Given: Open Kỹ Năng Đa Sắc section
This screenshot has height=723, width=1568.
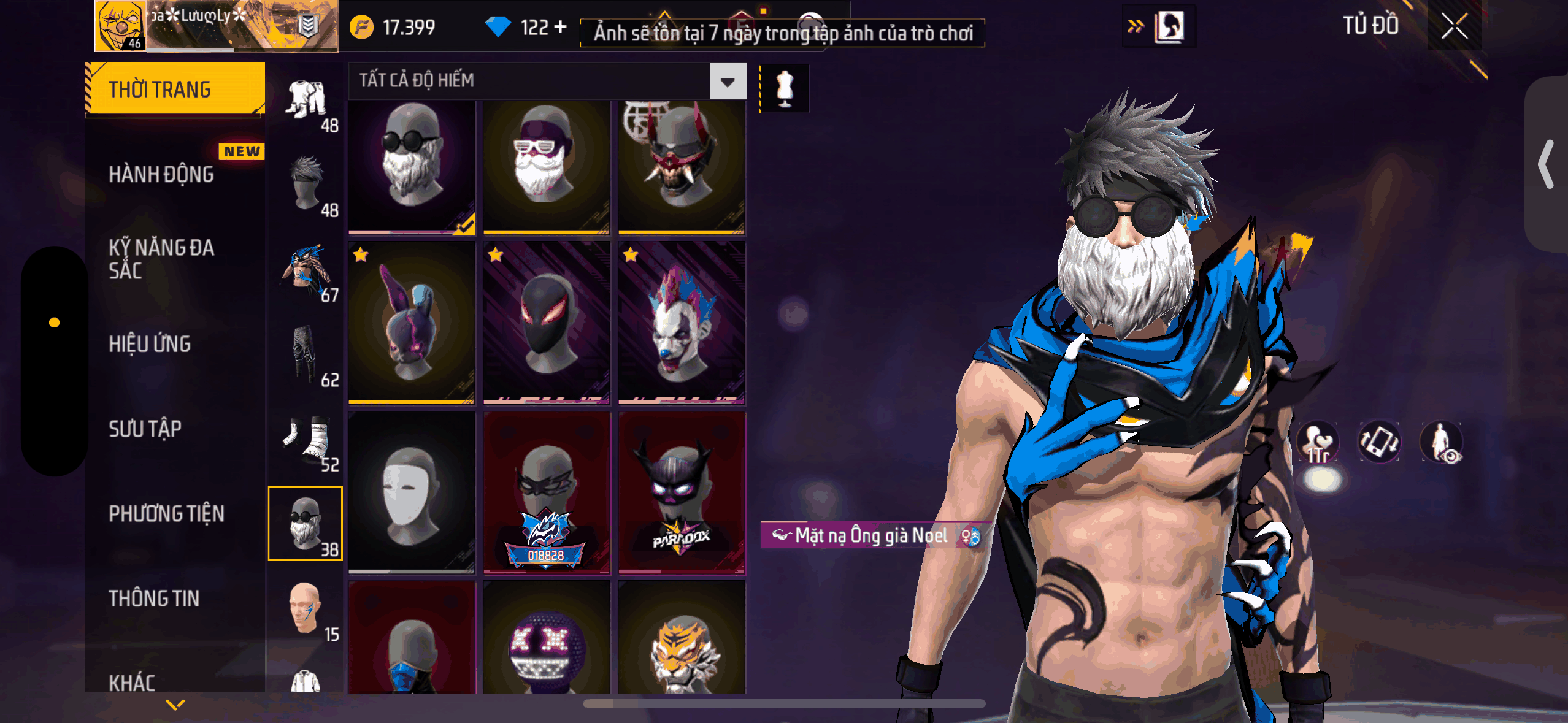Looking at the screenshot, I should point(161,259).
